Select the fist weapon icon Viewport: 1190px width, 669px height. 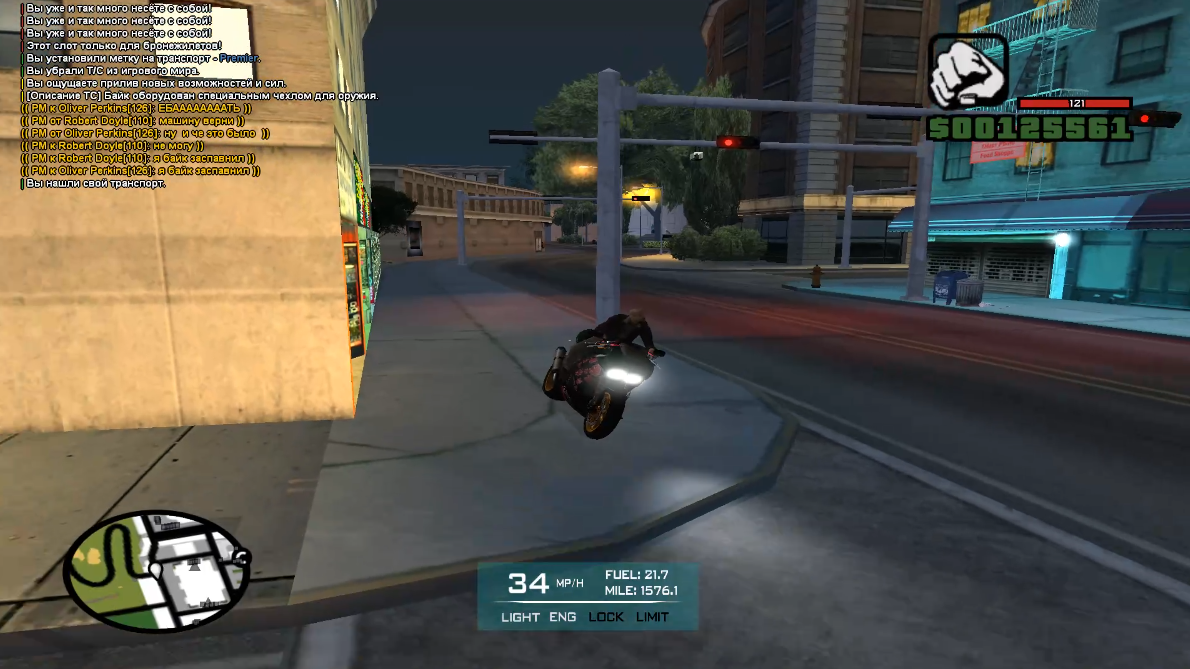[967, 74]
